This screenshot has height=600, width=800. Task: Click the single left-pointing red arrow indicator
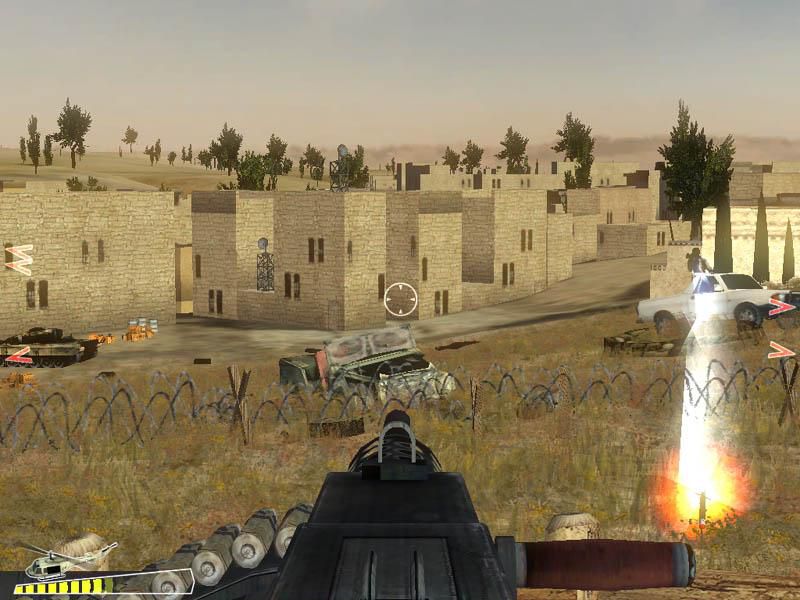tap(18, 355)
